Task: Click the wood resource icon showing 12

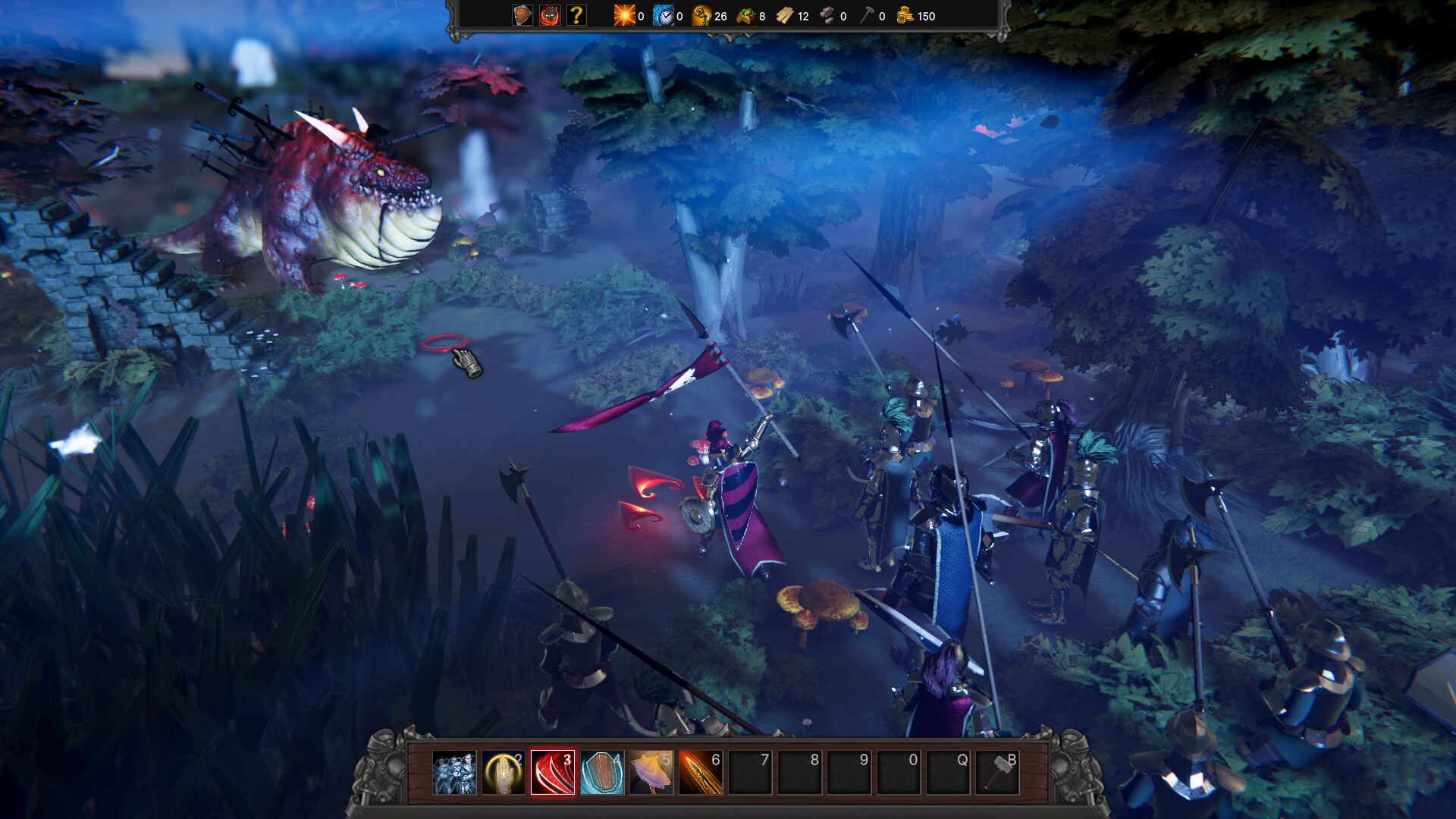Action: (786, 16)
